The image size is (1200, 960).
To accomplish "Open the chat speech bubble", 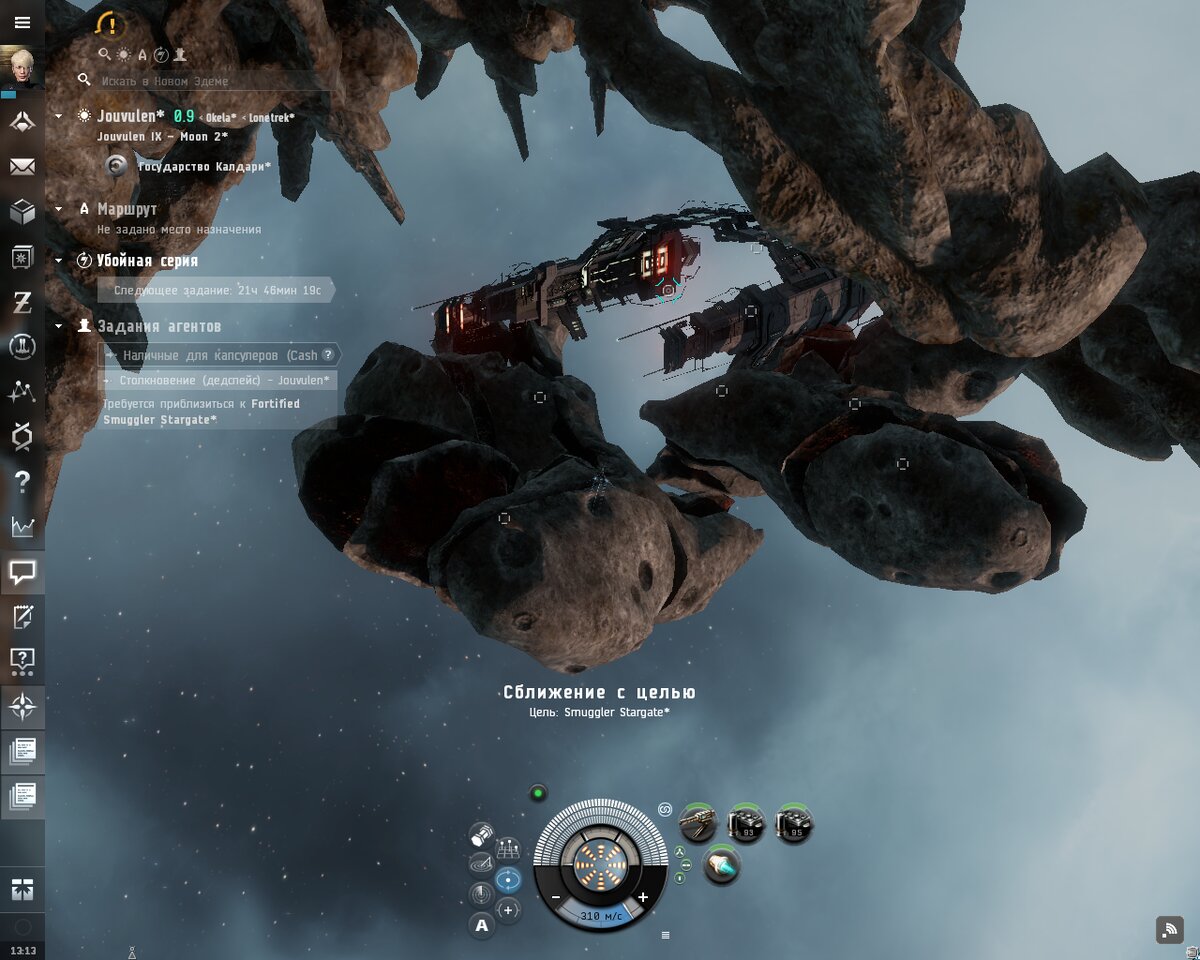I will (x=22, y=572).
